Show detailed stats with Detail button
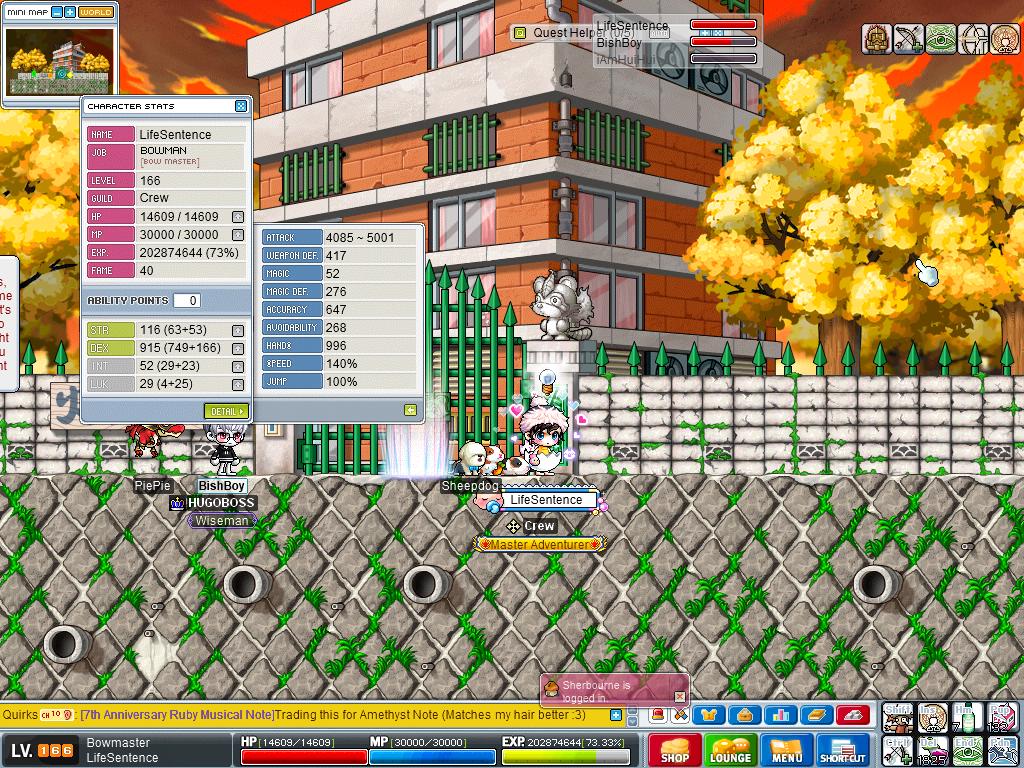 [x=225, y=411]
